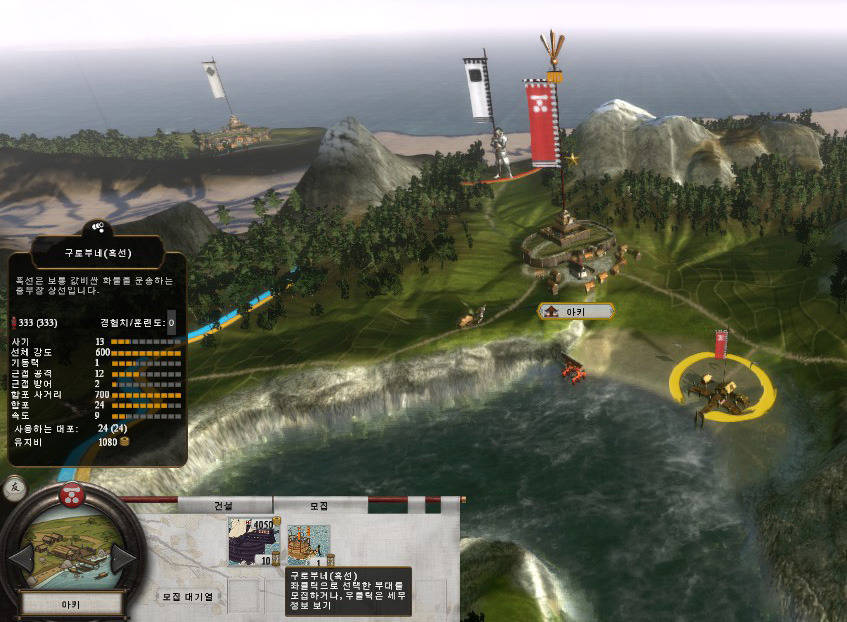Open the red clan crest button

[72, 492]
